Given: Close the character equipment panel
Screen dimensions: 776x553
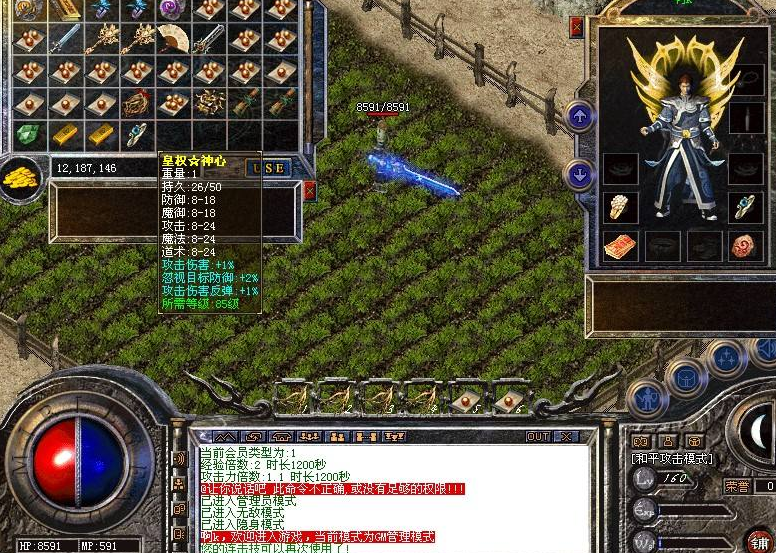Looking at the screenshot, I should pos(575,27).
